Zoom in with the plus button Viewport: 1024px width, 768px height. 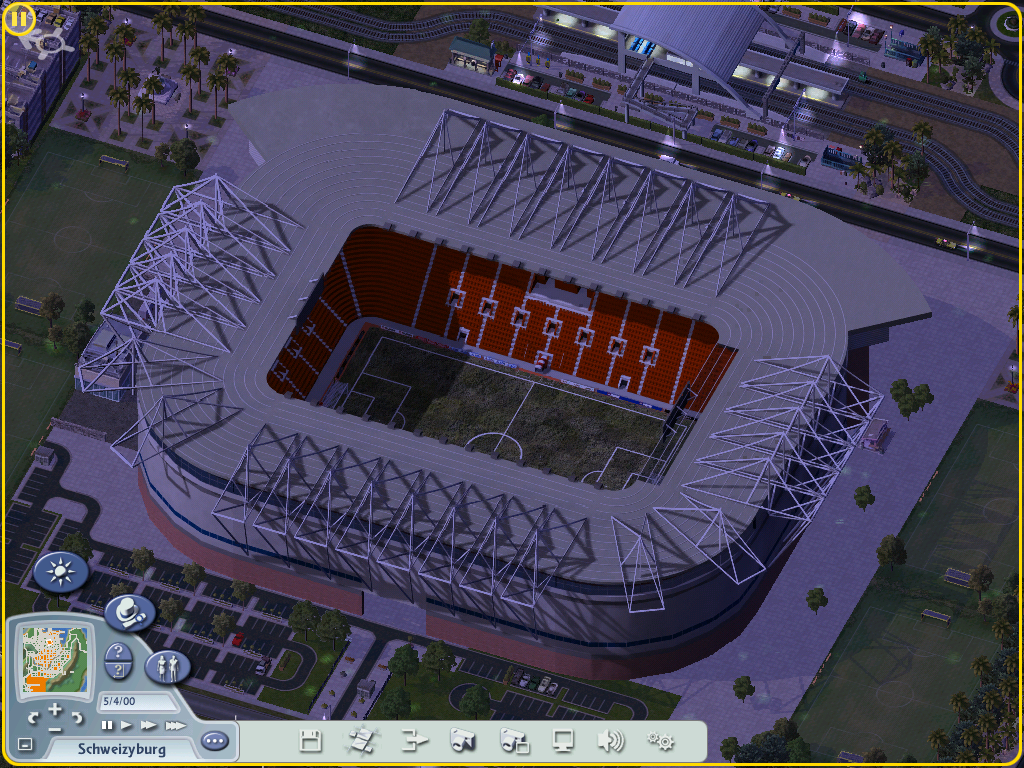coord(55,708)
